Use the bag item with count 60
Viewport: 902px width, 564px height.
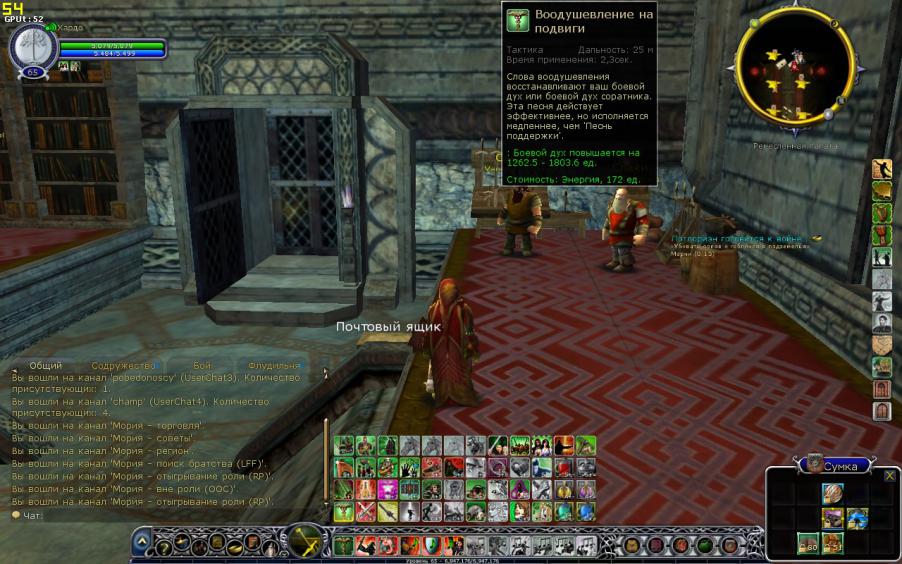click(x=807, y=543)
